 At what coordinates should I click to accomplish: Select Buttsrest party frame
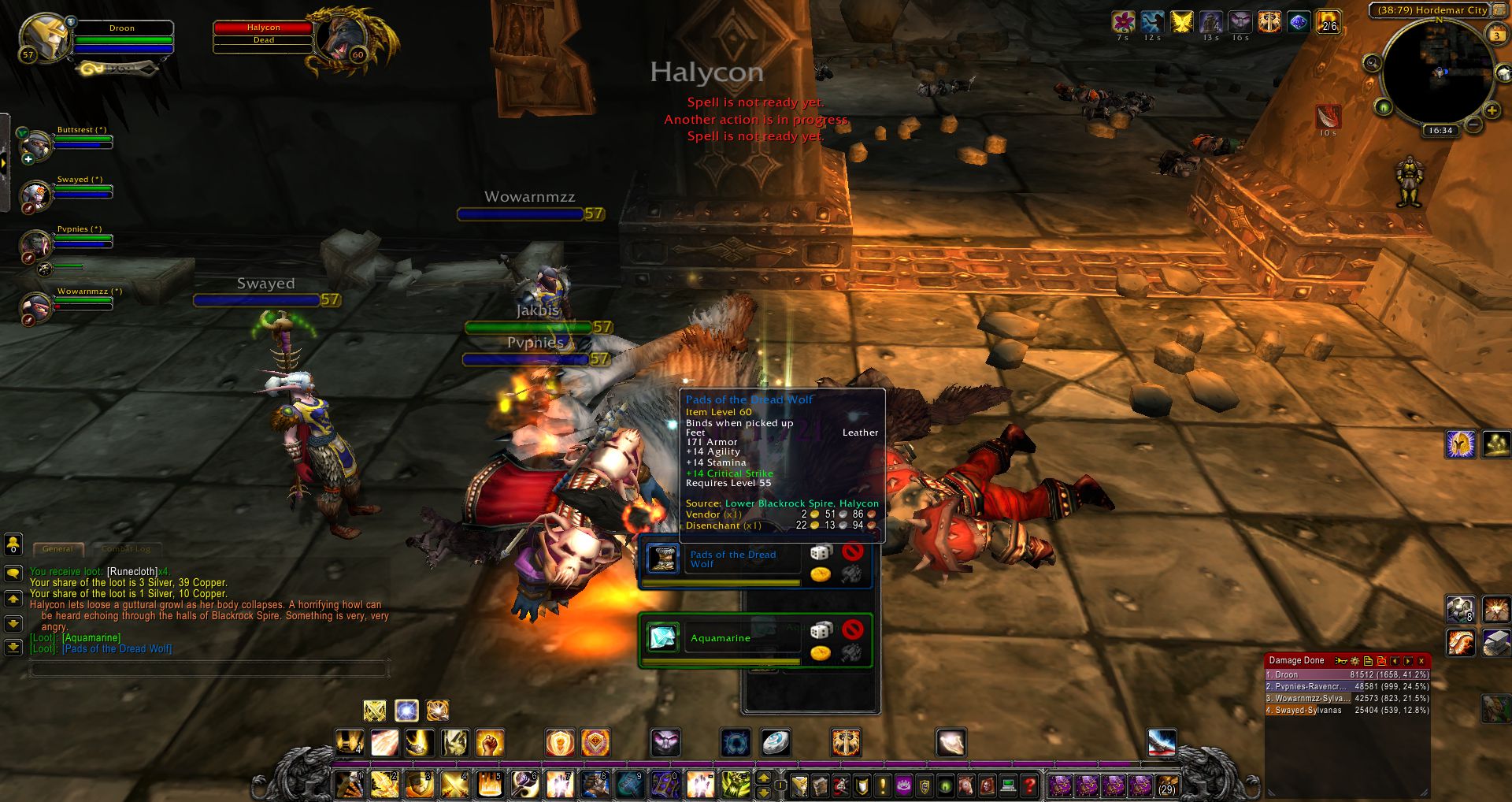tap(37, 145)
